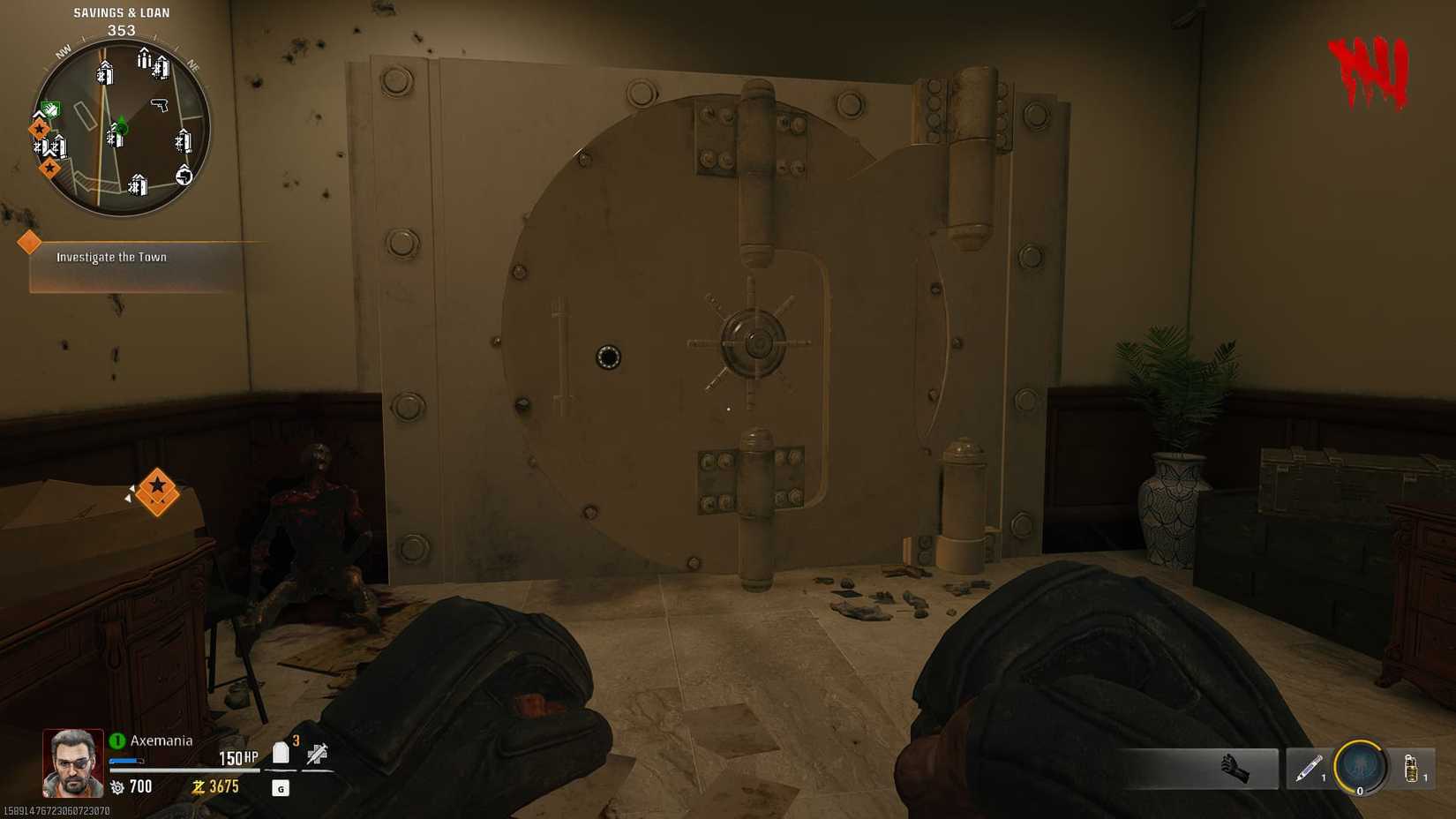
Task: Click the armor plate icon showing 3
Action: pyautogui.click(x=281, y=754)
